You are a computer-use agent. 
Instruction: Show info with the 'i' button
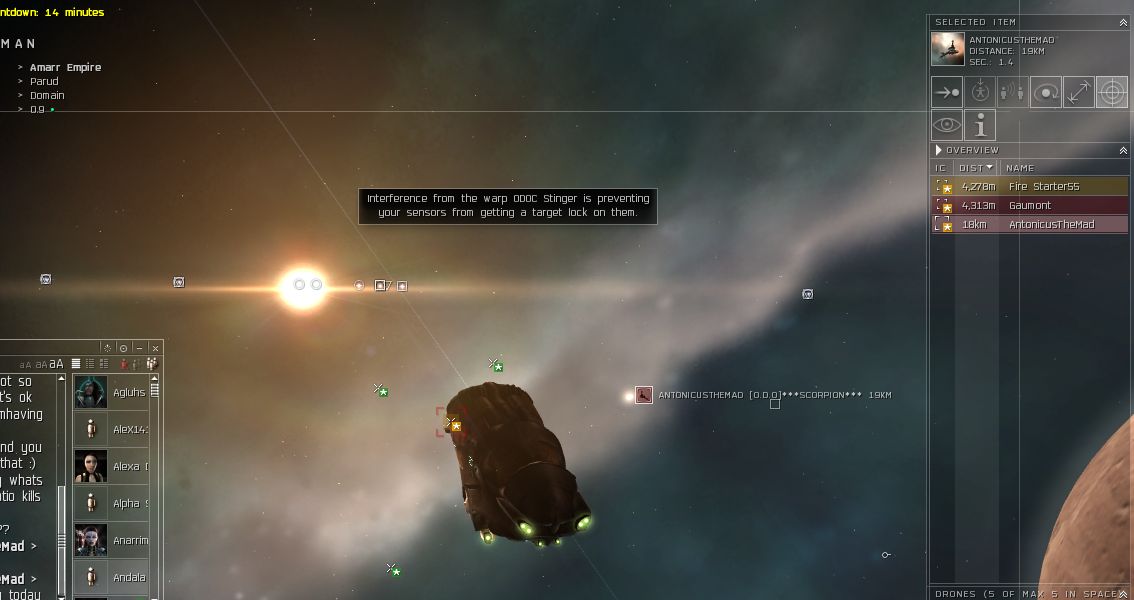(x=980, y=125)
